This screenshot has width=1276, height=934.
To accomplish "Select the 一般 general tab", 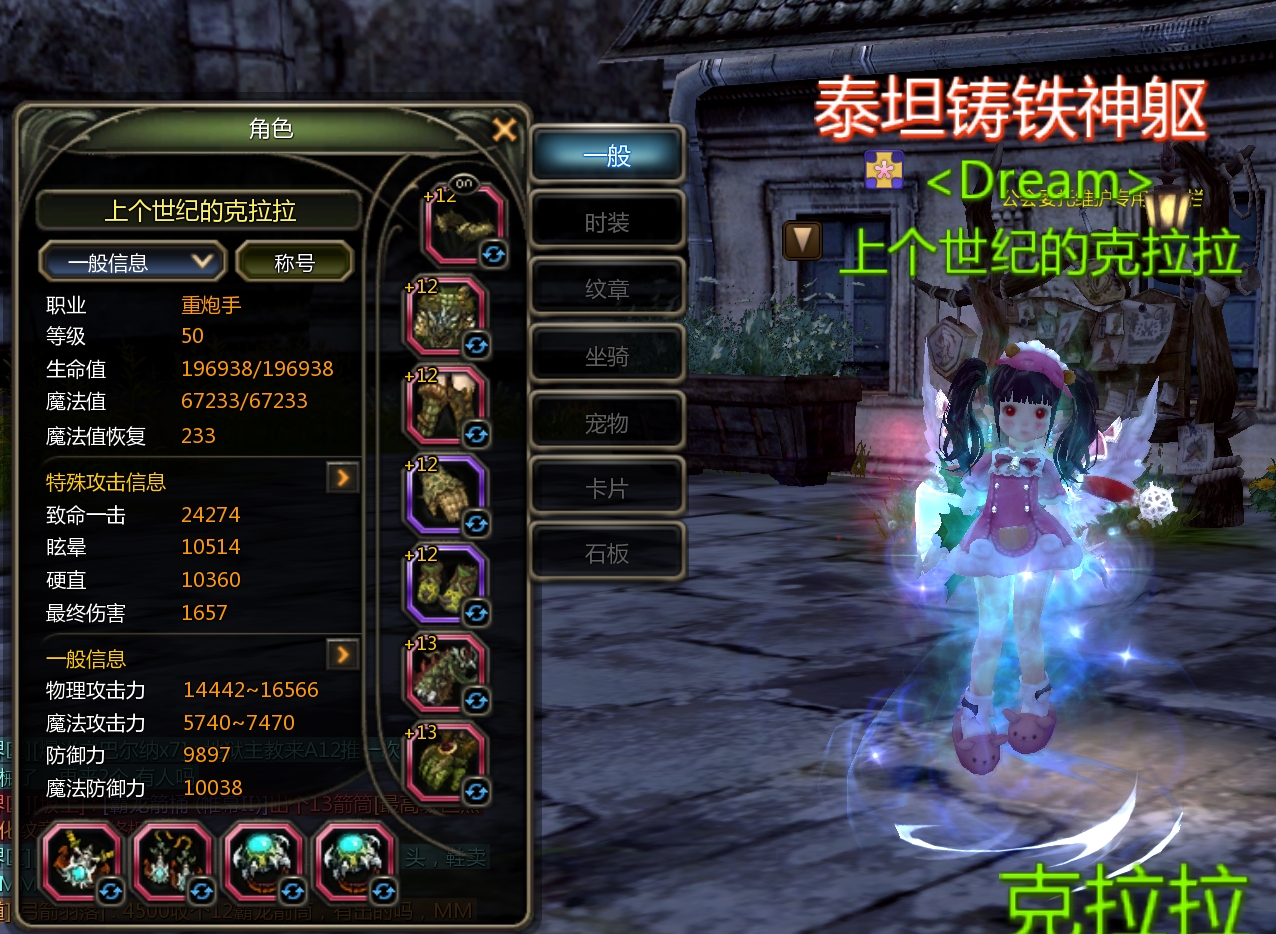I will tap(607, 156).
